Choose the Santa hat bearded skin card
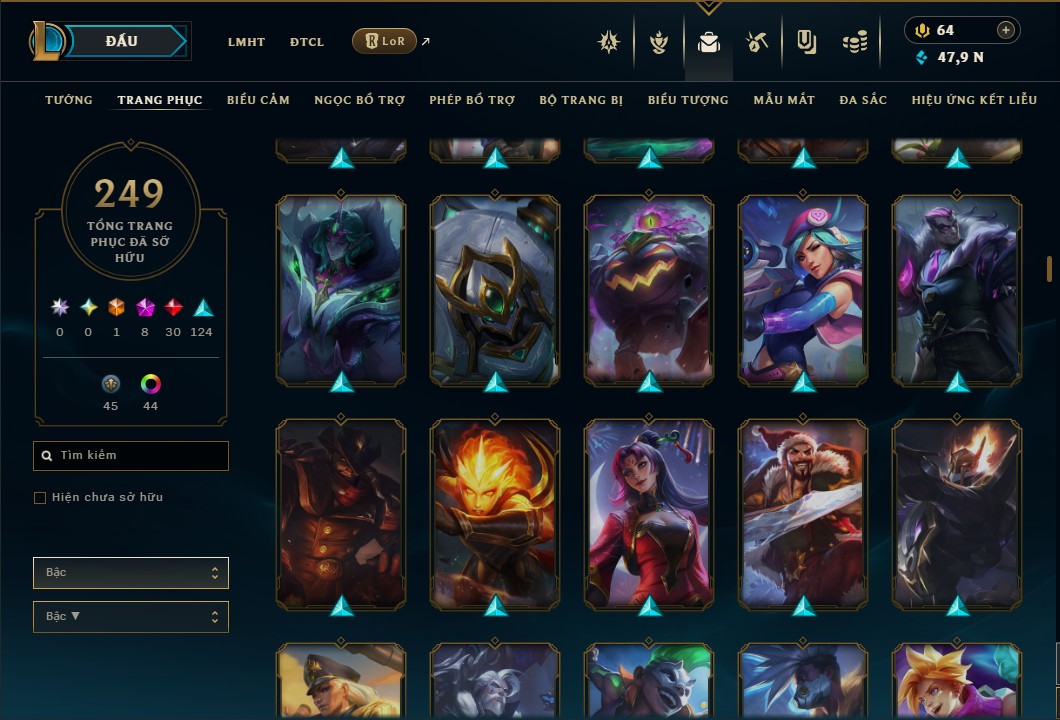This screenshot has height=720, width=1060. 803,513
